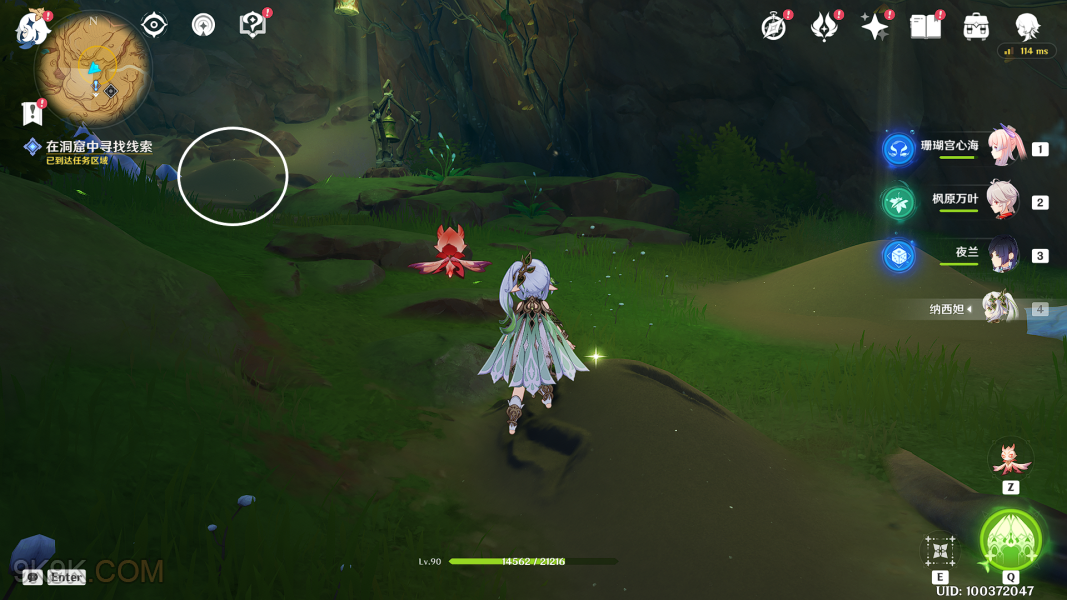Unleash the glowing green elemental burst

pos(1011,540)
